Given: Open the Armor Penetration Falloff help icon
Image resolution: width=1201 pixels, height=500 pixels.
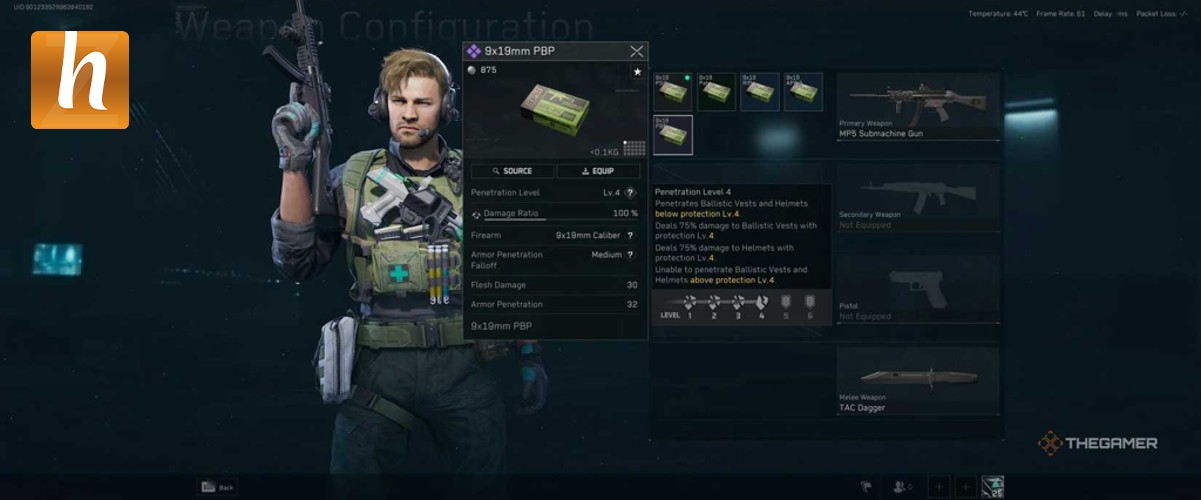Looking at the screenshot, I should 630,255.
